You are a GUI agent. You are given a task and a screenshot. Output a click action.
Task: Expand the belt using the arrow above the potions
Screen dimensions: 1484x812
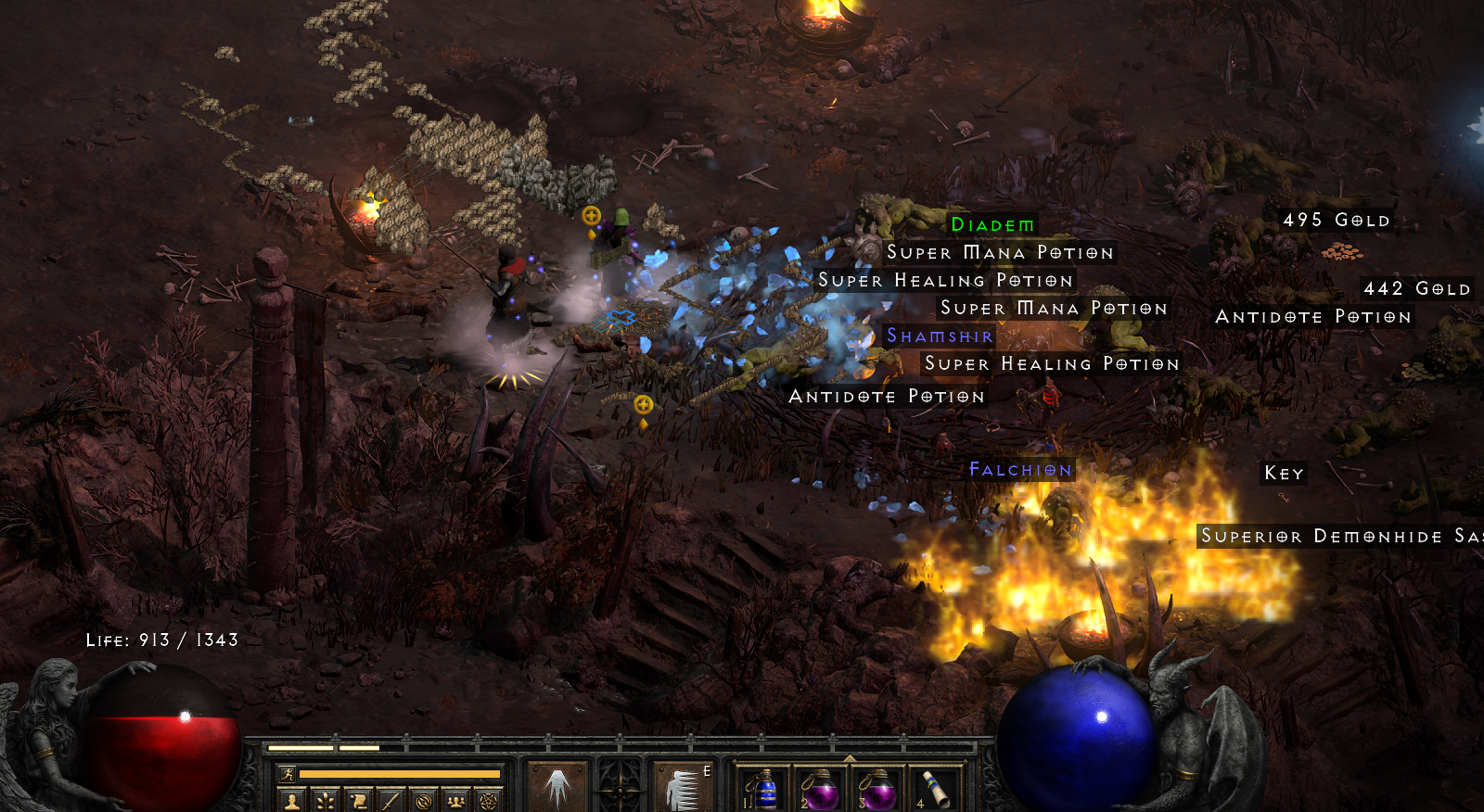pos(851,758)
